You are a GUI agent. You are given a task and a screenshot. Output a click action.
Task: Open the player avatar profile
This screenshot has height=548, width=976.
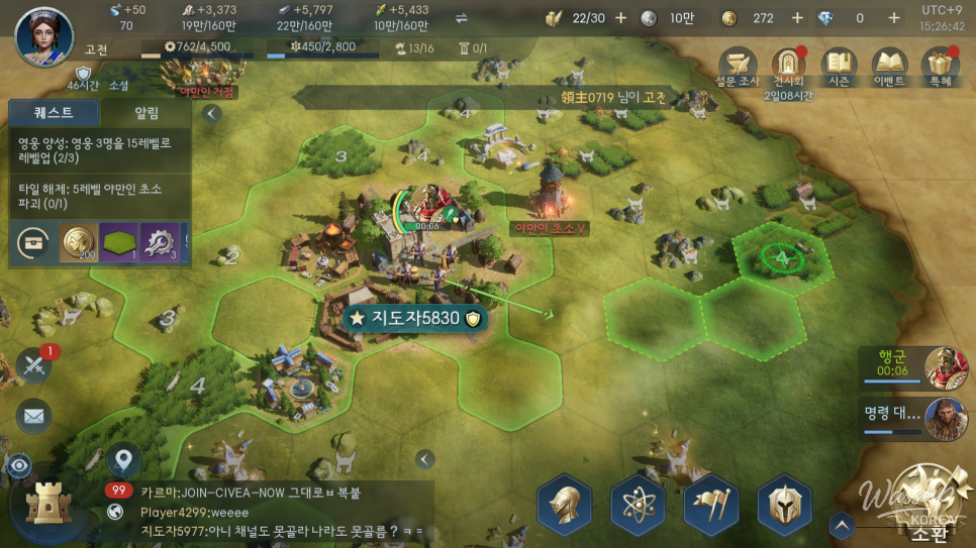click(x=44, y=36)
